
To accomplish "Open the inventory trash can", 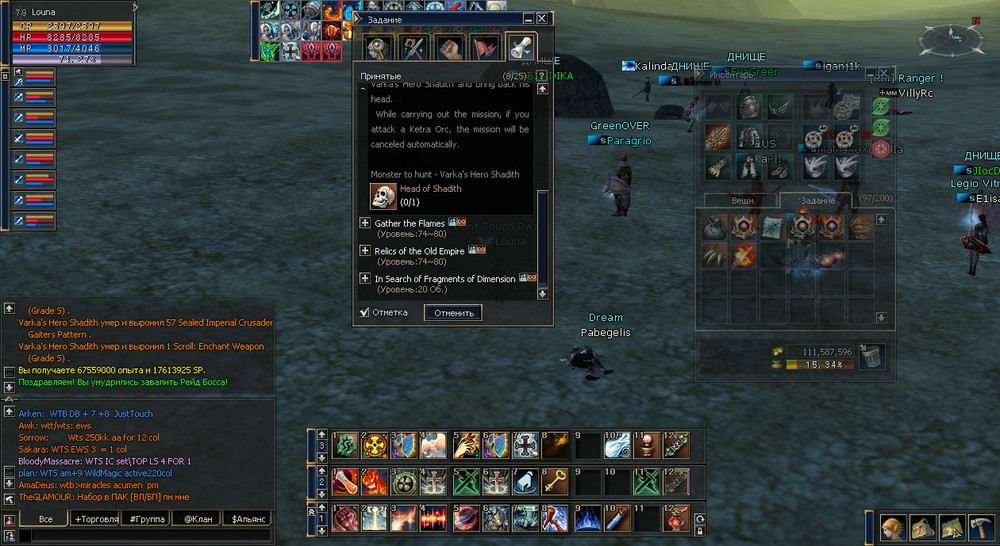I will pos(870,354).
